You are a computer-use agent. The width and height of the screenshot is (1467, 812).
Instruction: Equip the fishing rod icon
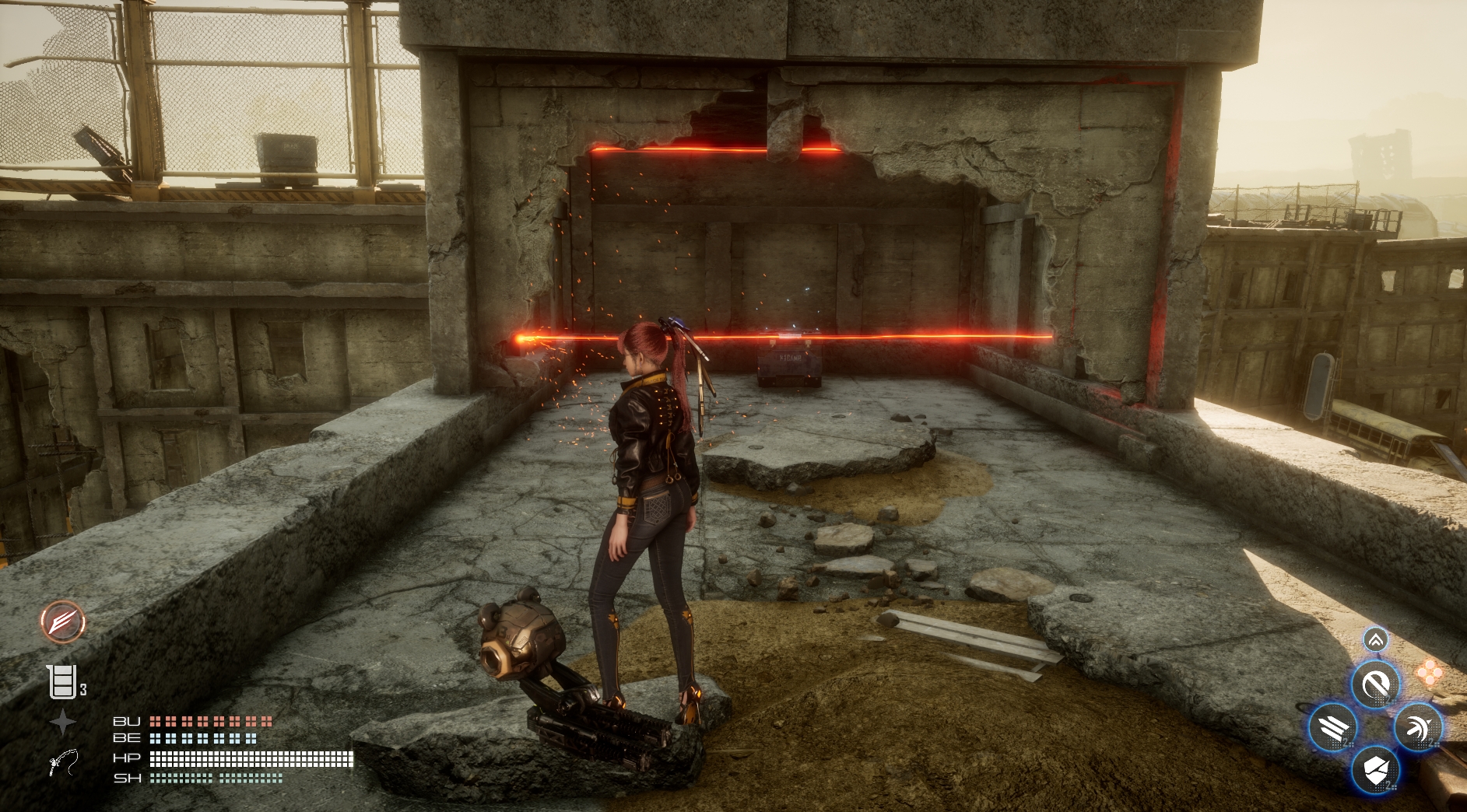tap(64, 762)
